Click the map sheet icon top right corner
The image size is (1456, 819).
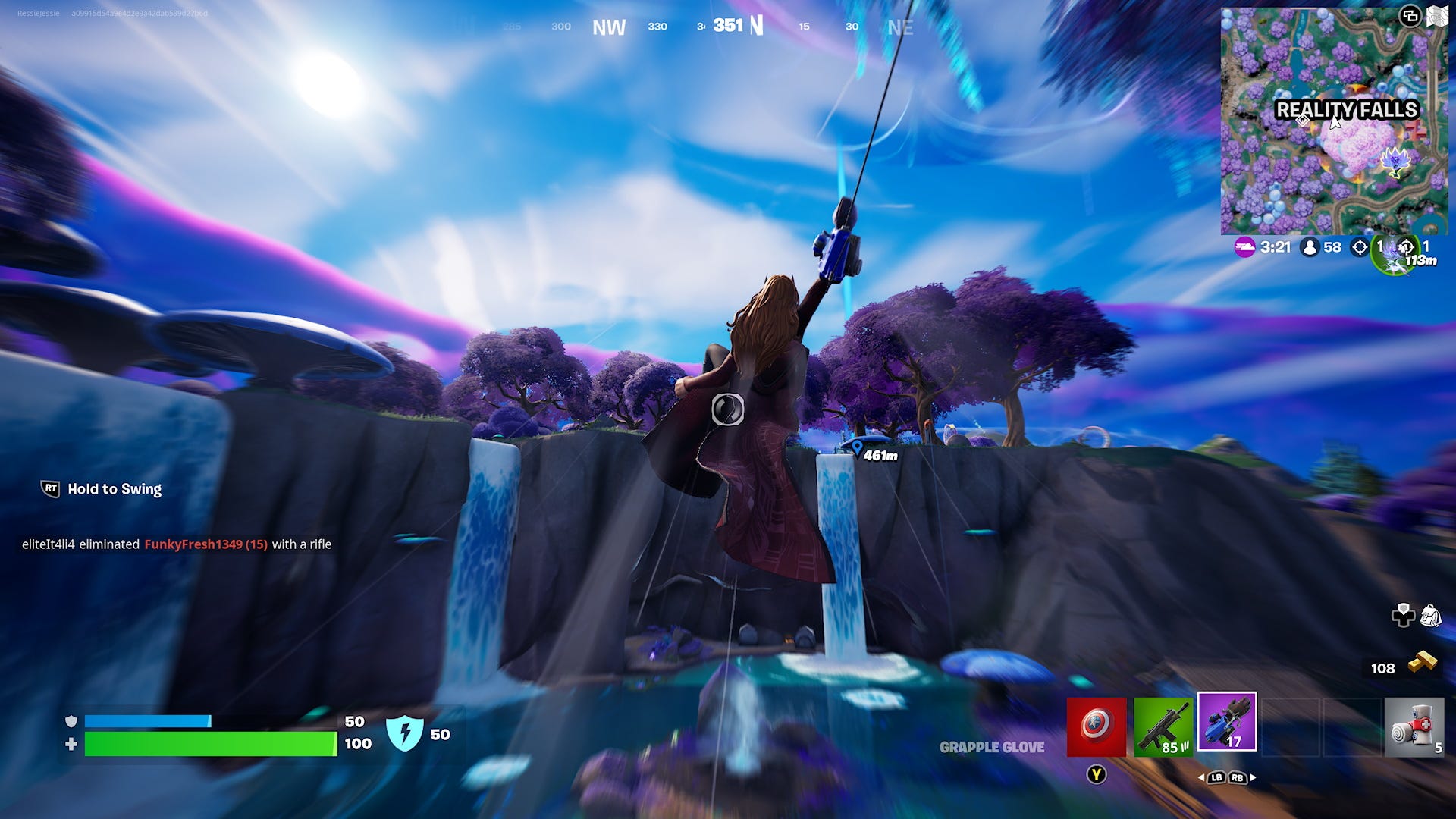tap(1437, 15)
